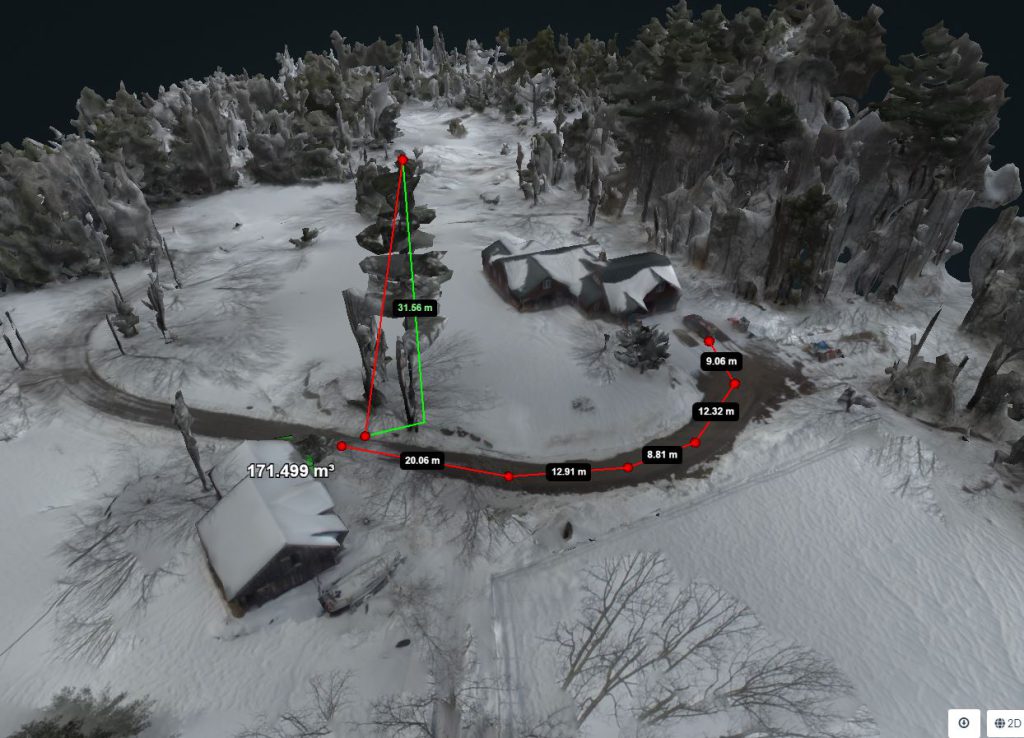Switch to the 2D map view
Viewport: 1024px width, 738px height.
[x=1003, y=722]
